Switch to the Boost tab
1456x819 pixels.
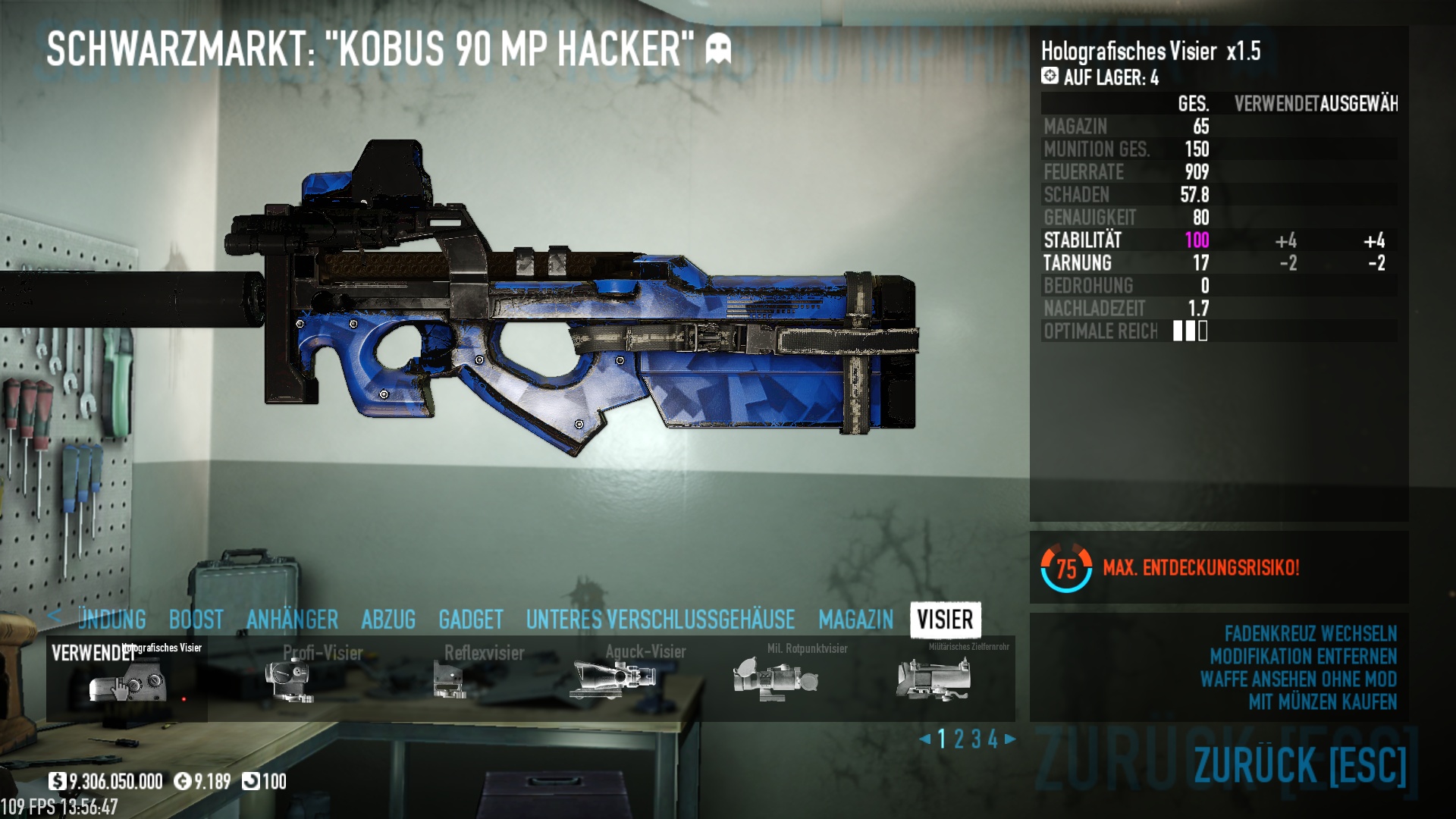pos(196,620)
